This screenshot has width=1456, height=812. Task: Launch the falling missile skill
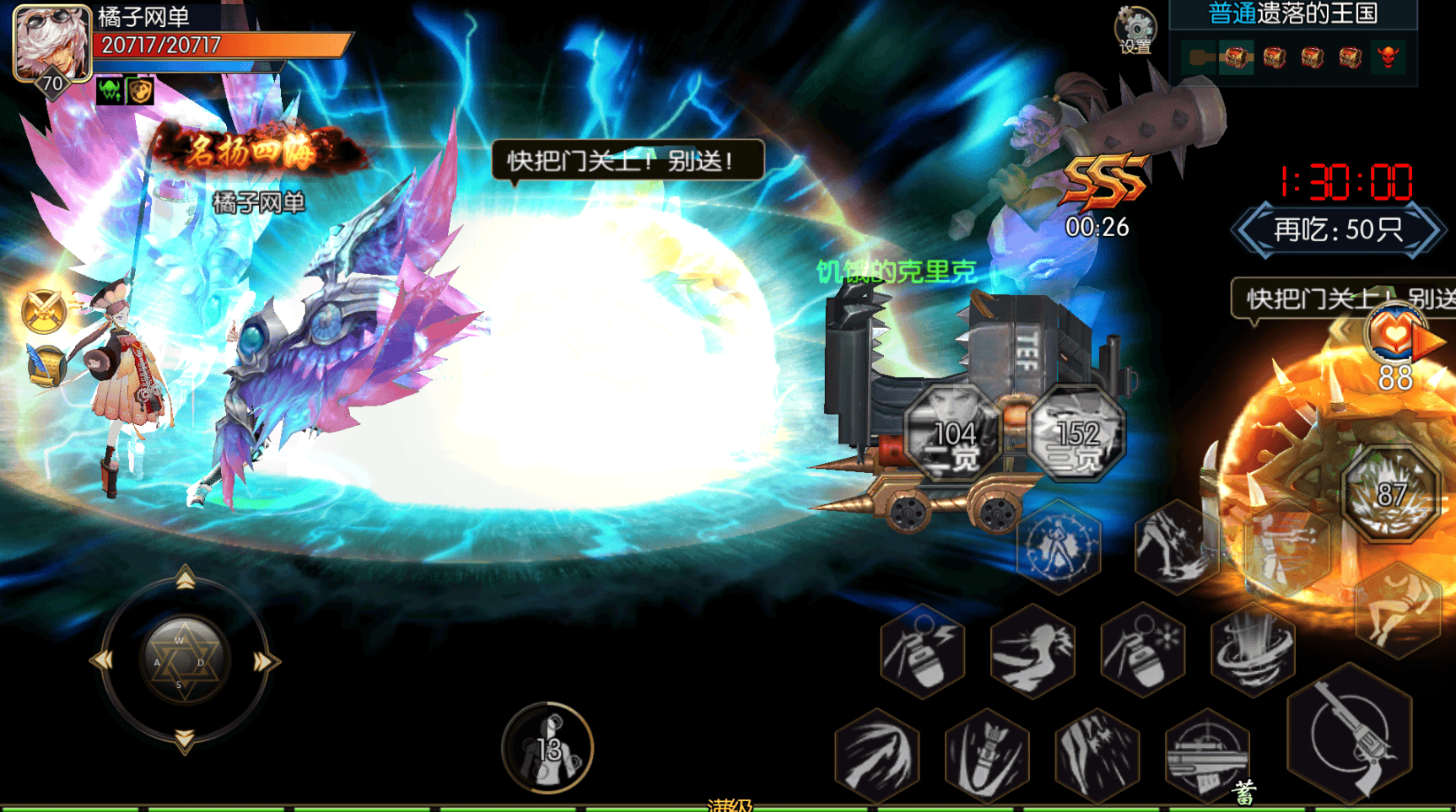[x=988, y=756]
